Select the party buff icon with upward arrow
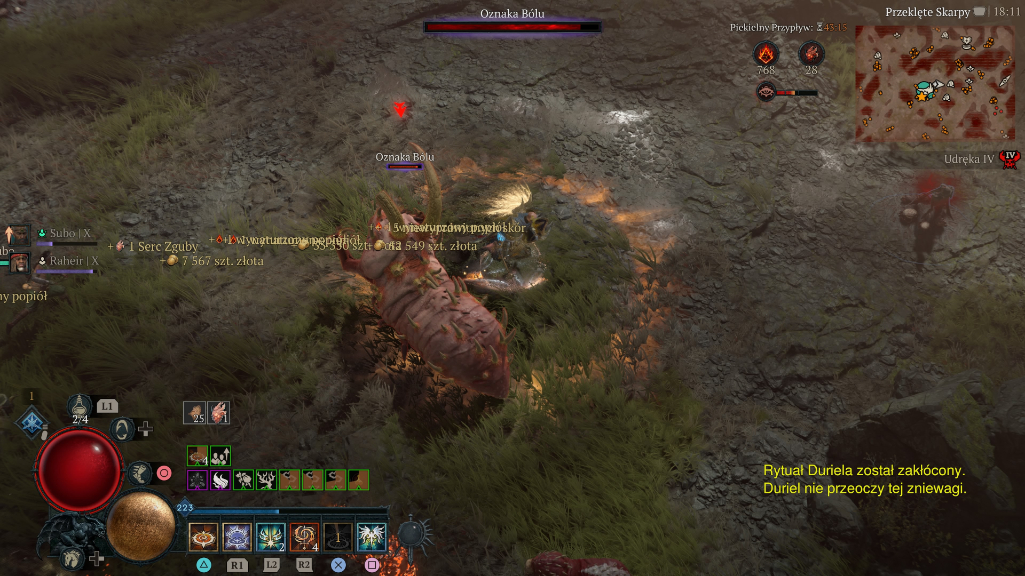The image size is (1025, 576). 220,456
